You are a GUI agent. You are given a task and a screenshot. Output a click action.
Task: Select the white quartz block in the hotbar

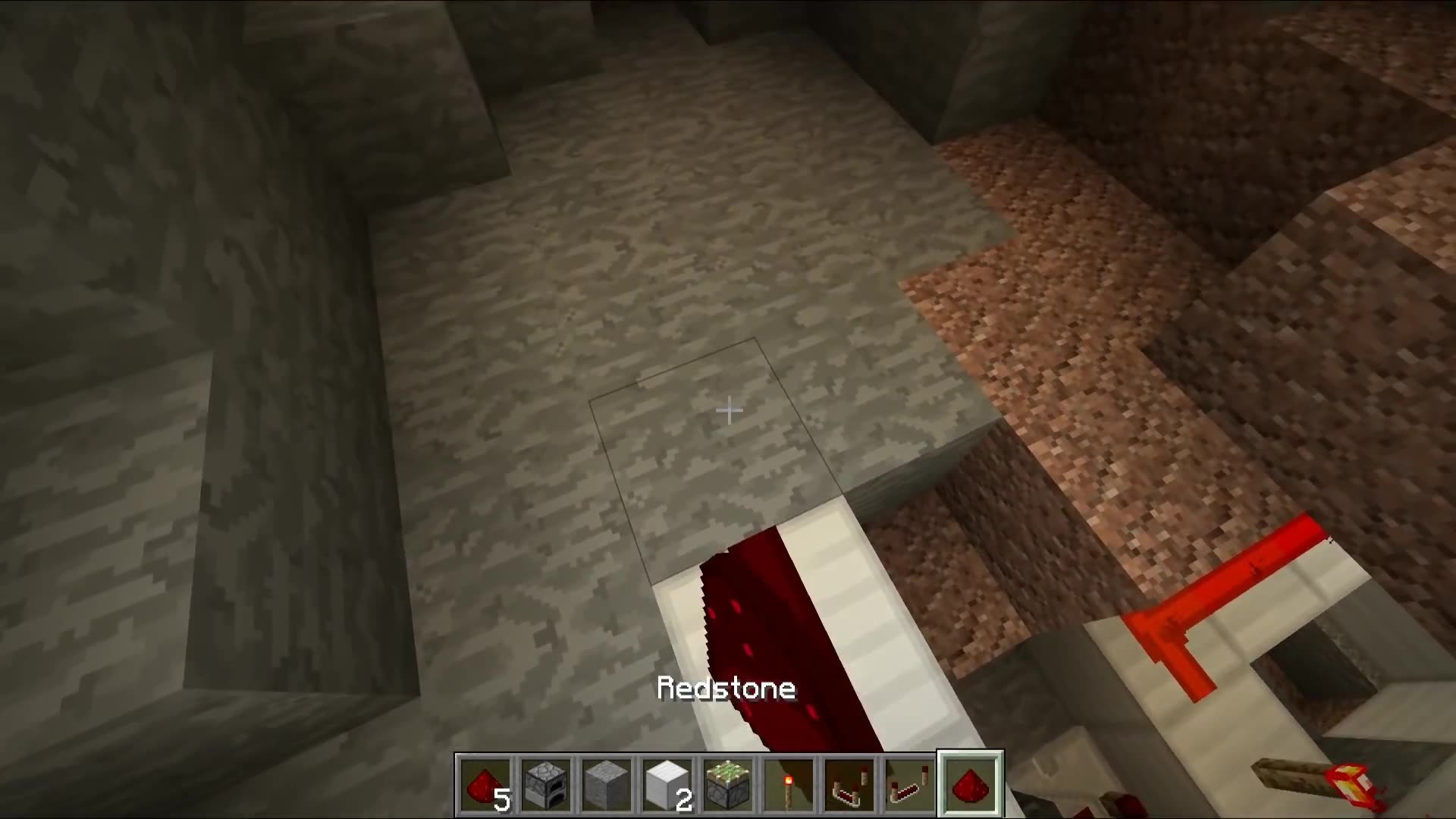(667, 785)
